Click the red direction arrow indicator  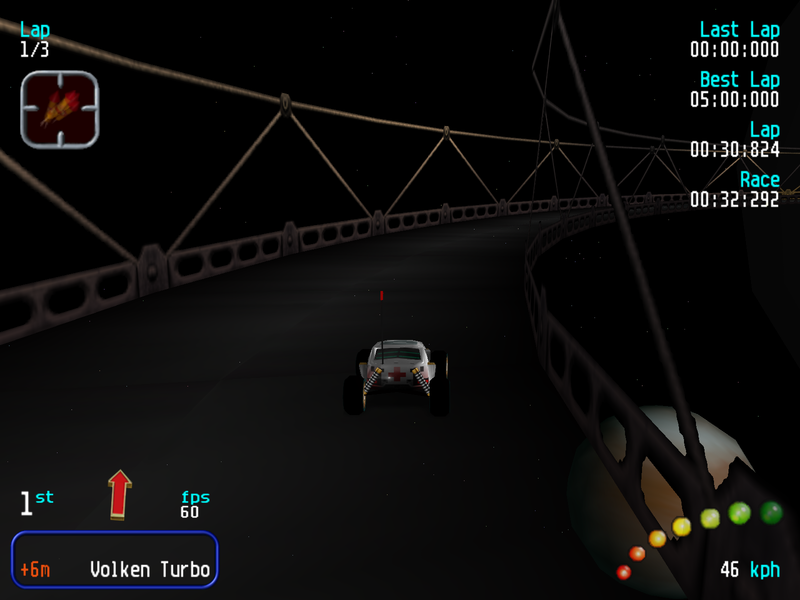click(120, 494)
